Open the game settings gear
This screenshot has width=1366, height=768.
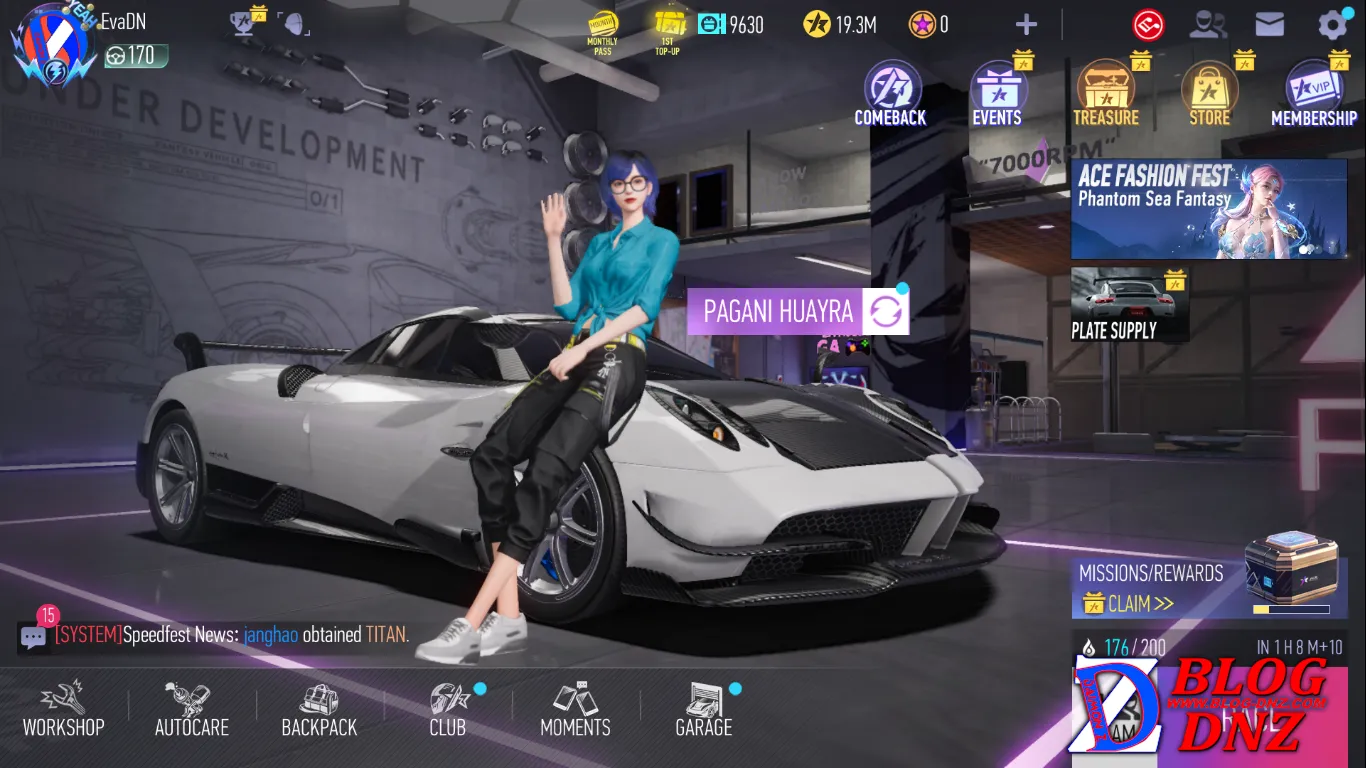tap(1333, 25)
